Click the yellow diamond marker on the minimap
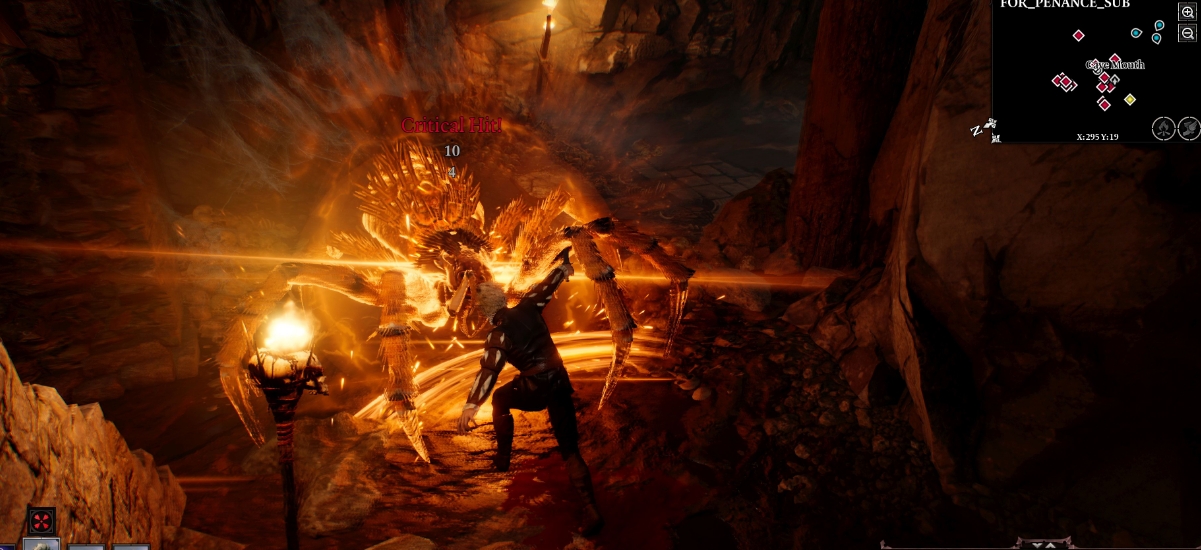Viewport: 1201px width, 550px height. point(1130,99)
